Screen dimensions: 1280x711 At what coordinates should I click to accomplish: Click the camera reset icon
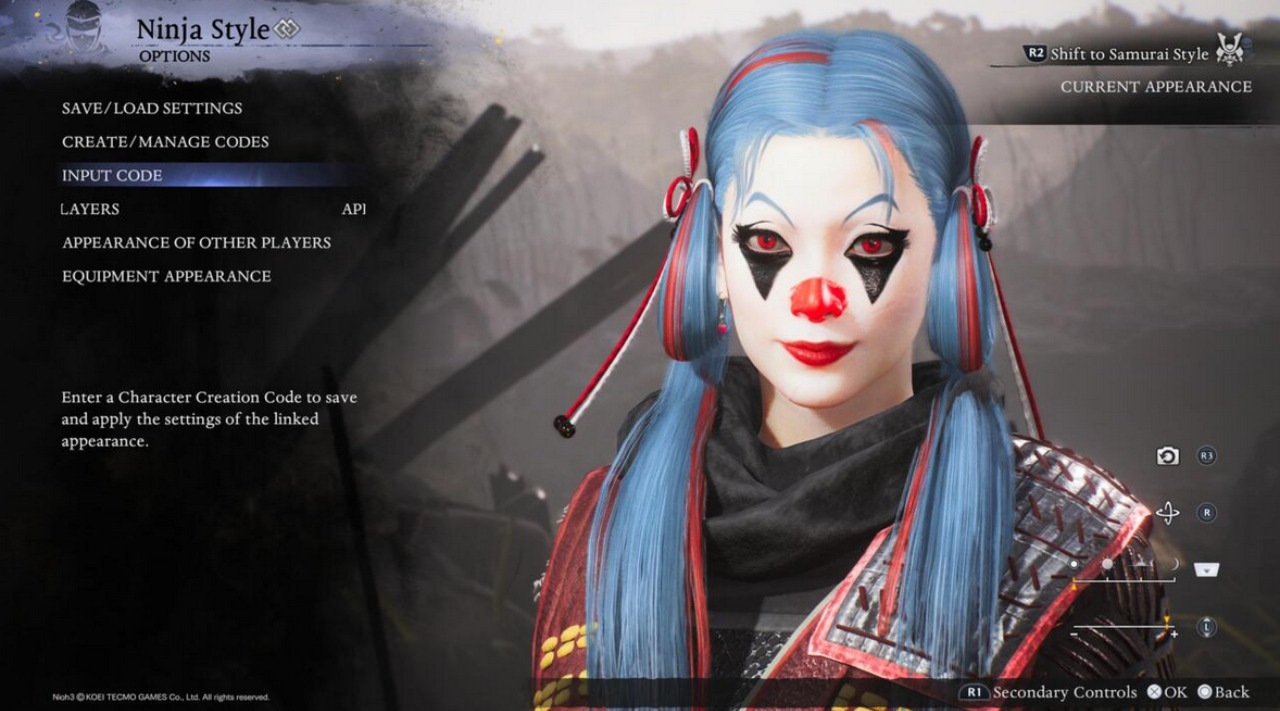coord(1167,456)
